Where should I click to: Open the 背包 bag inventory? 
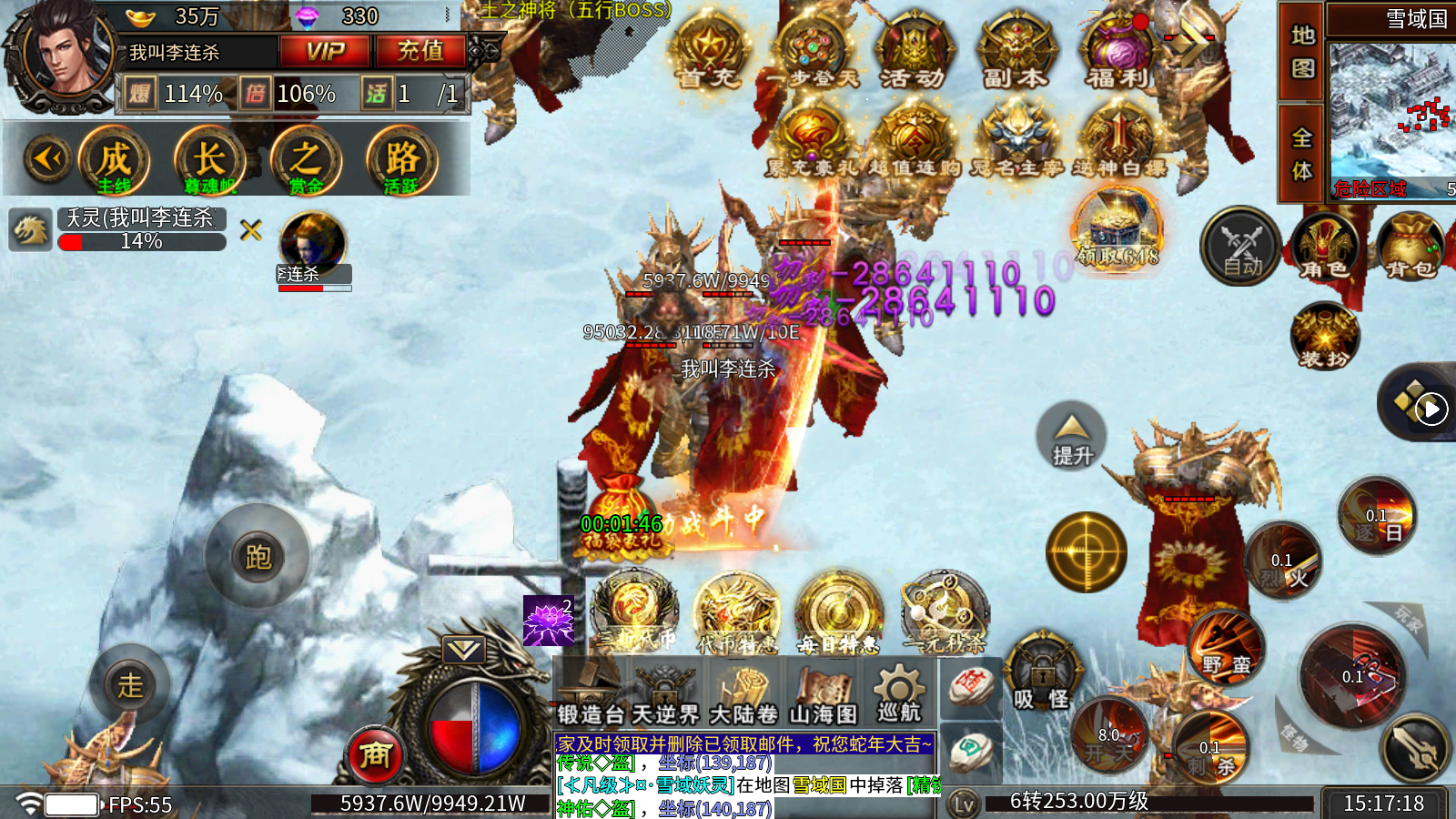[x=1410, y=246]
